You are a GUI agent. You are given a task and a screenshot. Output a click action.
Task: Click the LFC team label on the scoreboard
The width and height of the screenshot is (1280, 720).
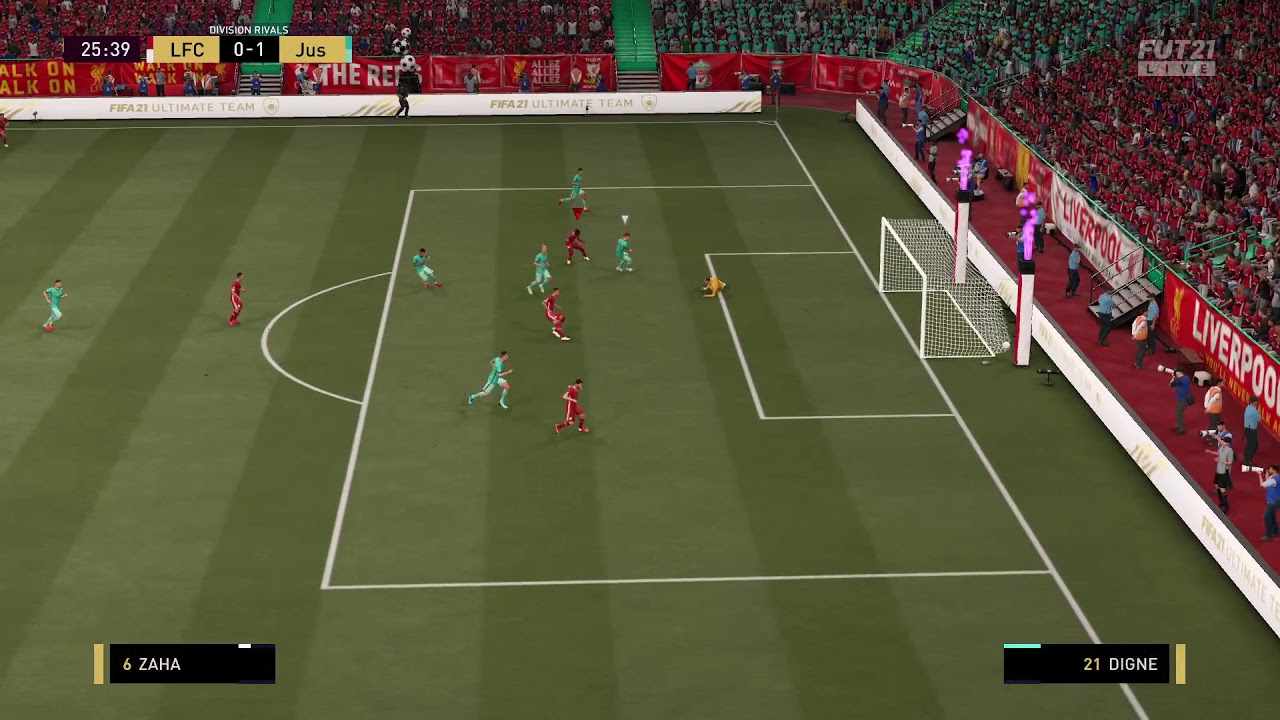[186, 49]
